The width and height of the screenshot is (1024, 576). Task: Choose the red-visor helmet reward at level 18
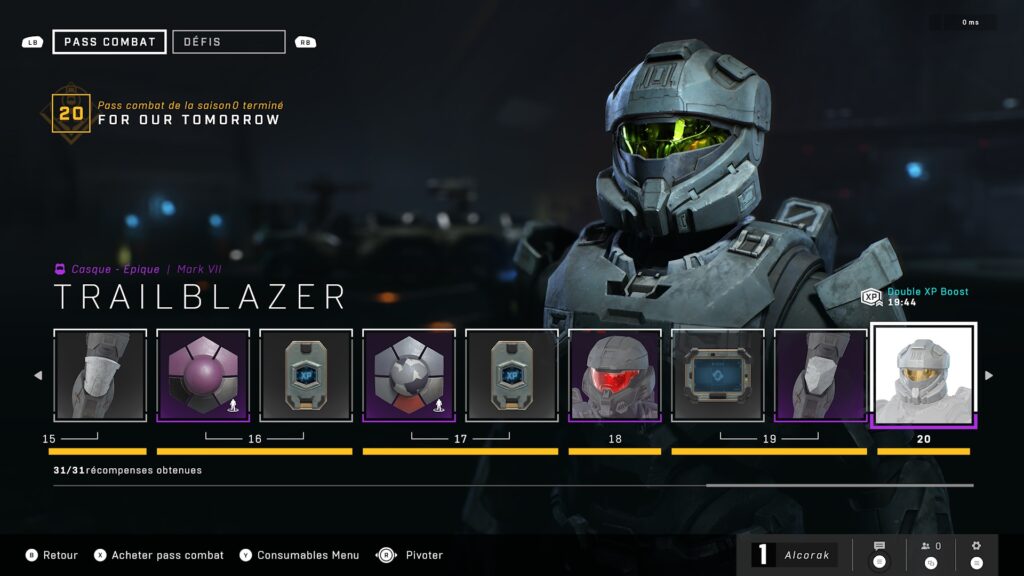pos(615,375)
